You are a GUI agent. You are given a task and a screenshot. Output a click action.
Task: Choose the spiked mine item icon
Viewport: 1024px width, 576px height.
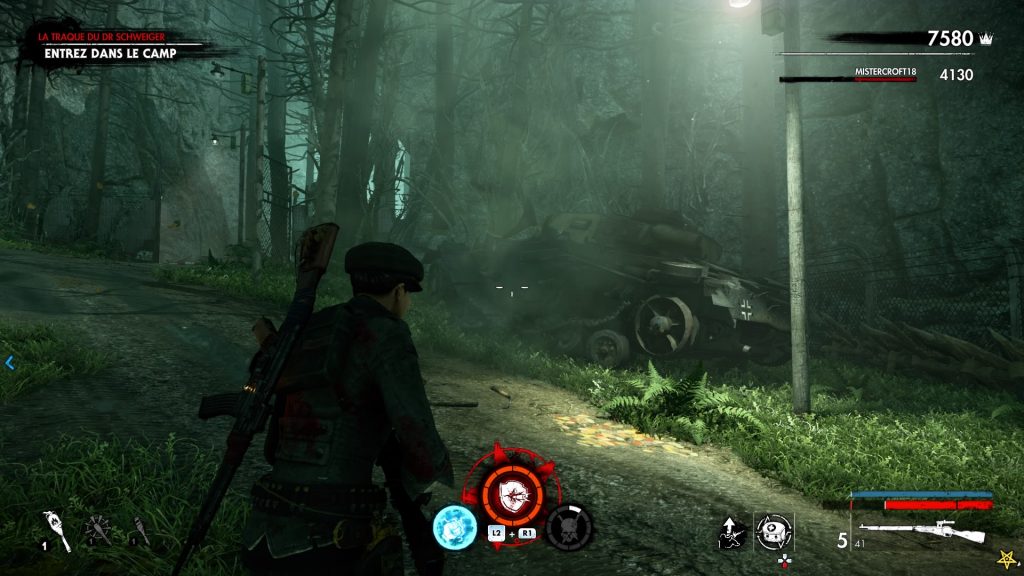(x=99, y=530)
